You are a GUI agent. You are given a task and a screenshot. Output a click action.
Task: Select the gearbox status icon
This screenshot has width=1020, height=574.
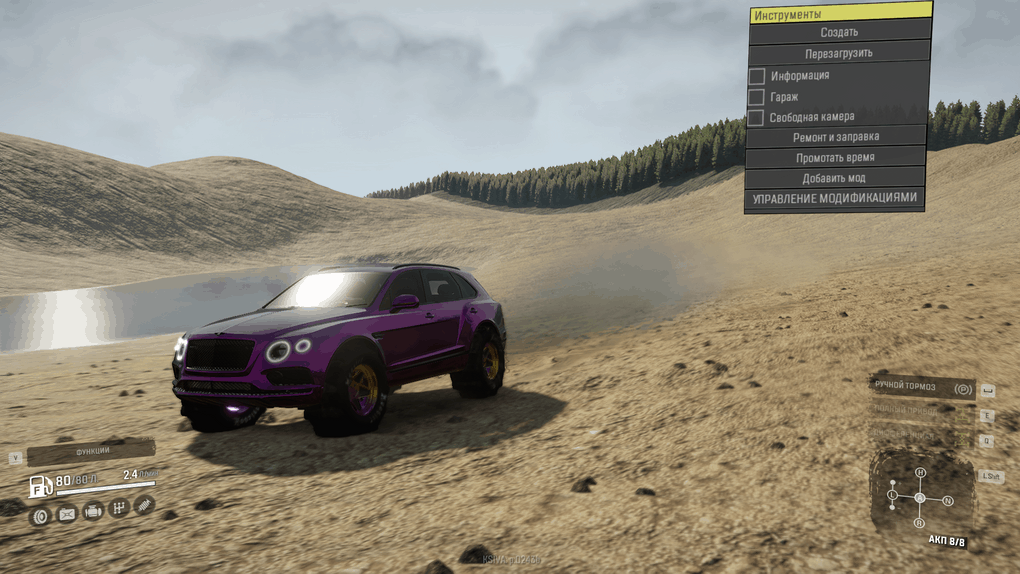point(119,508)
